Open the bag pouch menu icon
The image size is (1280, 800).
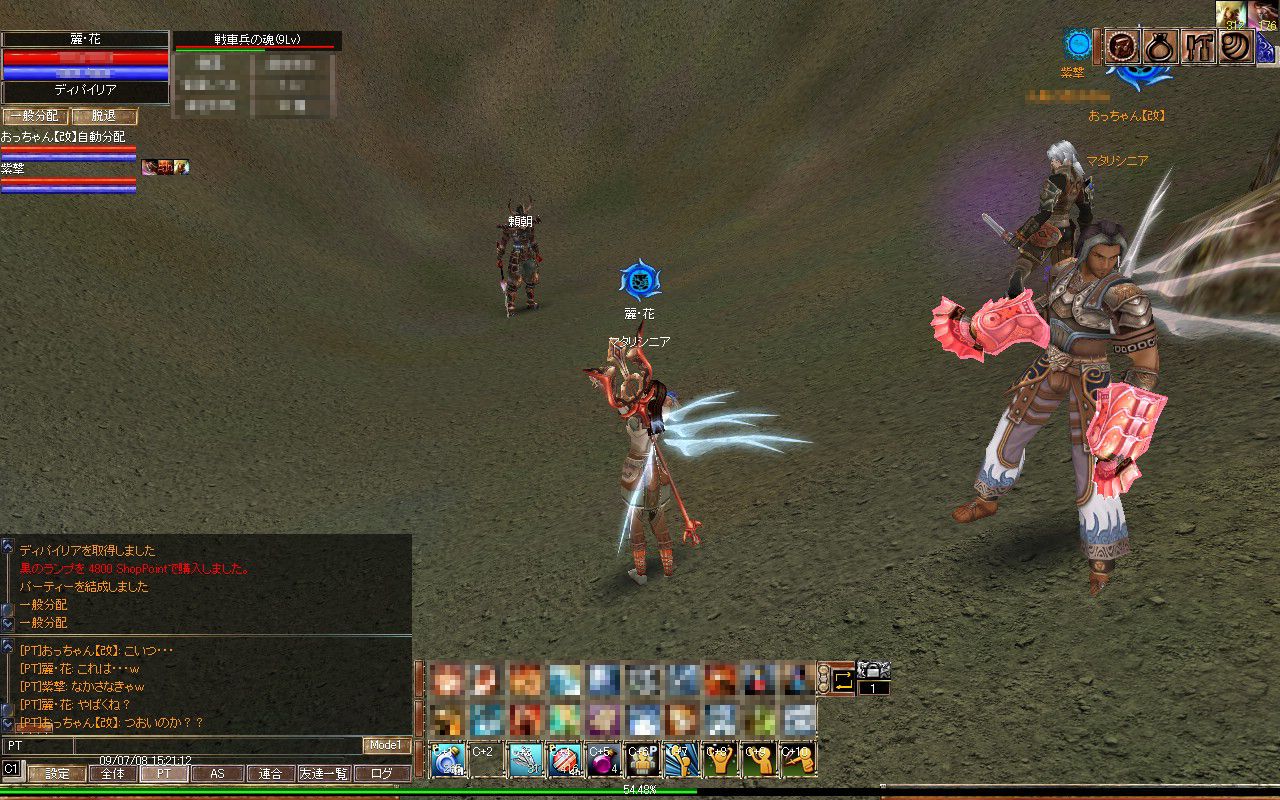[x=1160, y=47]
